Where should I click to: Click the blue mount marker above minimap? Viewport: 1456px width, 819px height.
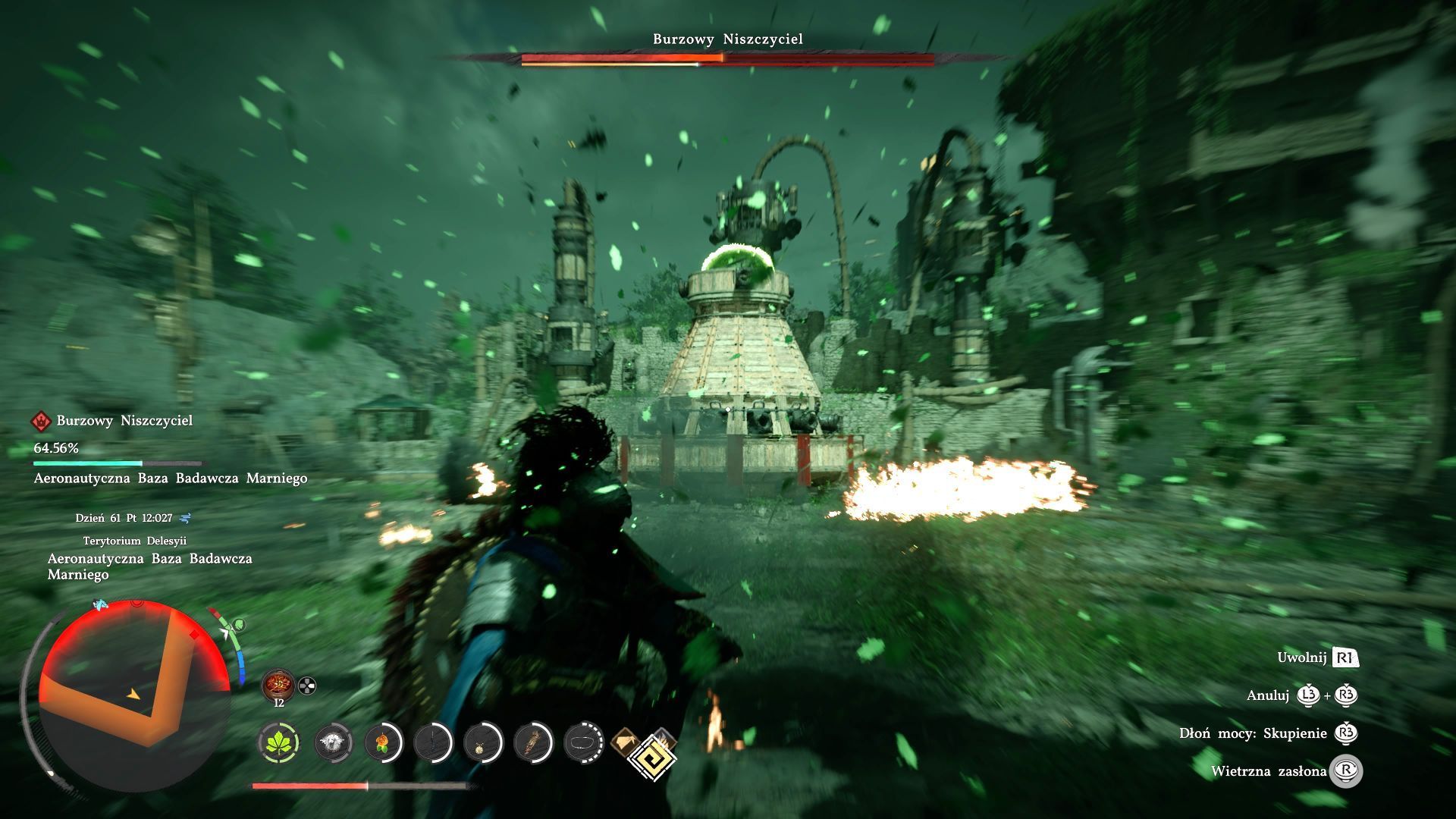pyautogui.click(x=99, y=604)
